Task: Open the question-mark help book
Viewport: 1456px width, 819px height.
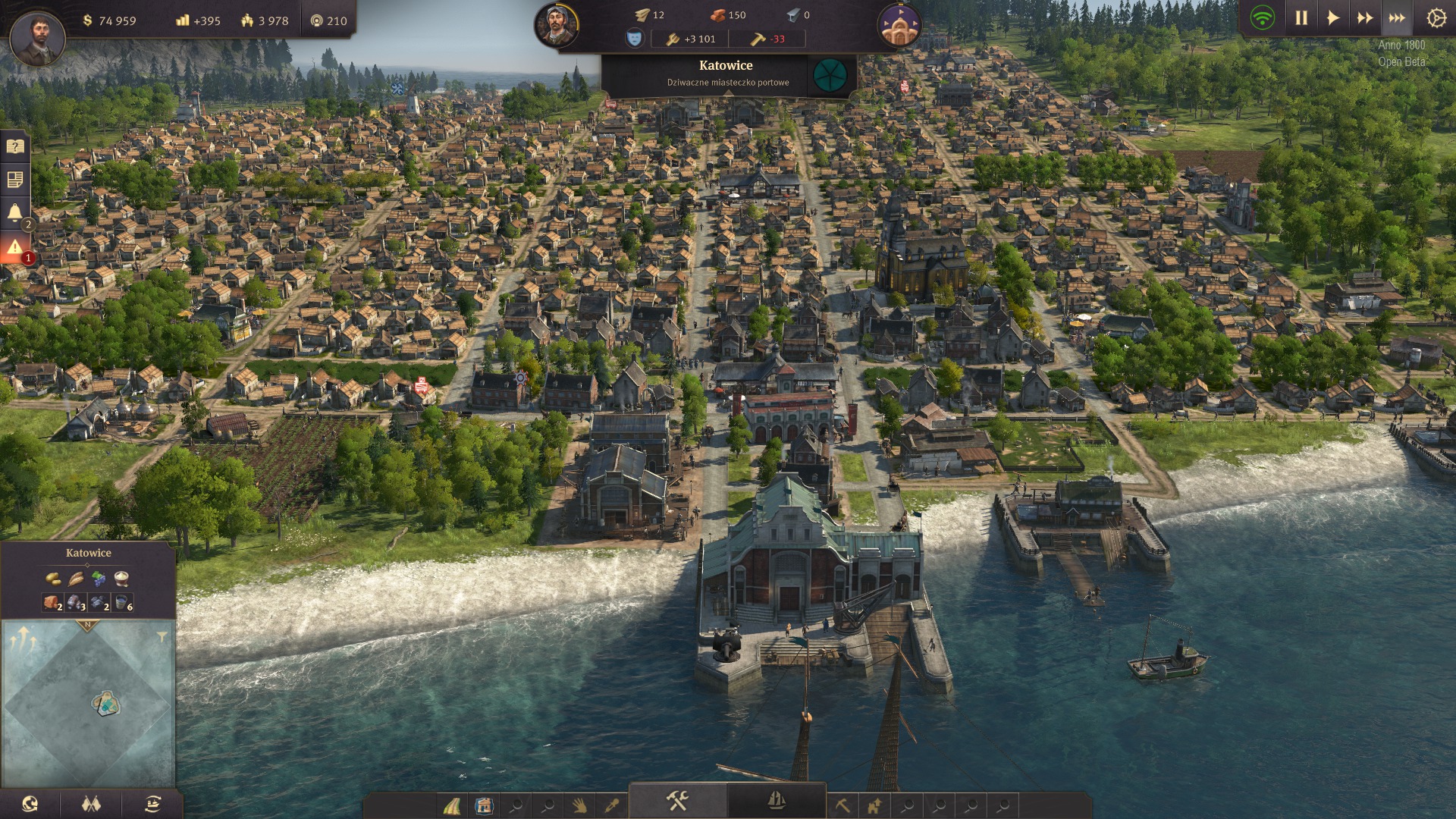Action: pos(15,146)
